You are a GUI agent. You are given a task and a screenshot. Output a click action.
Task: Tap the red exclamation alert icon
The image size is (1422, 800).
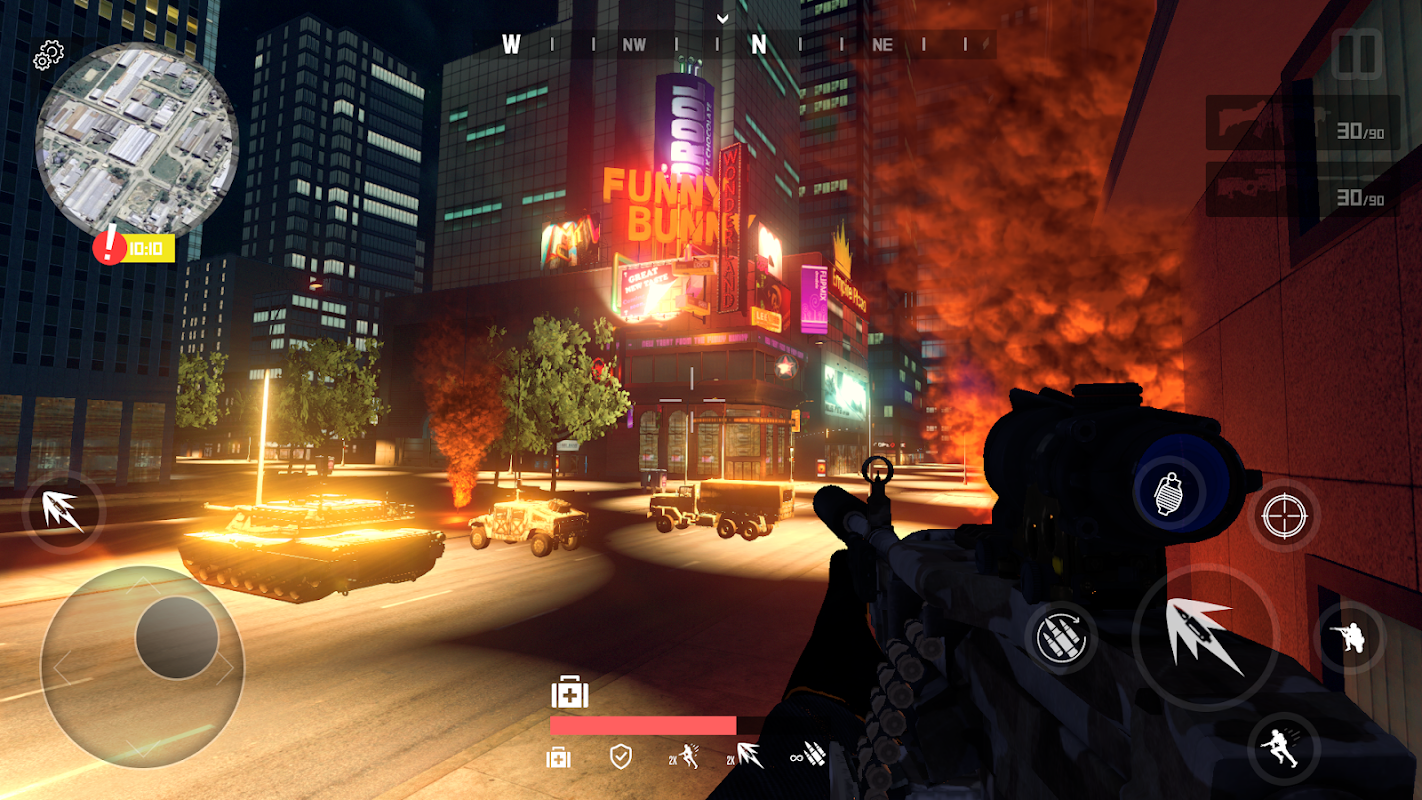(109, 247)
